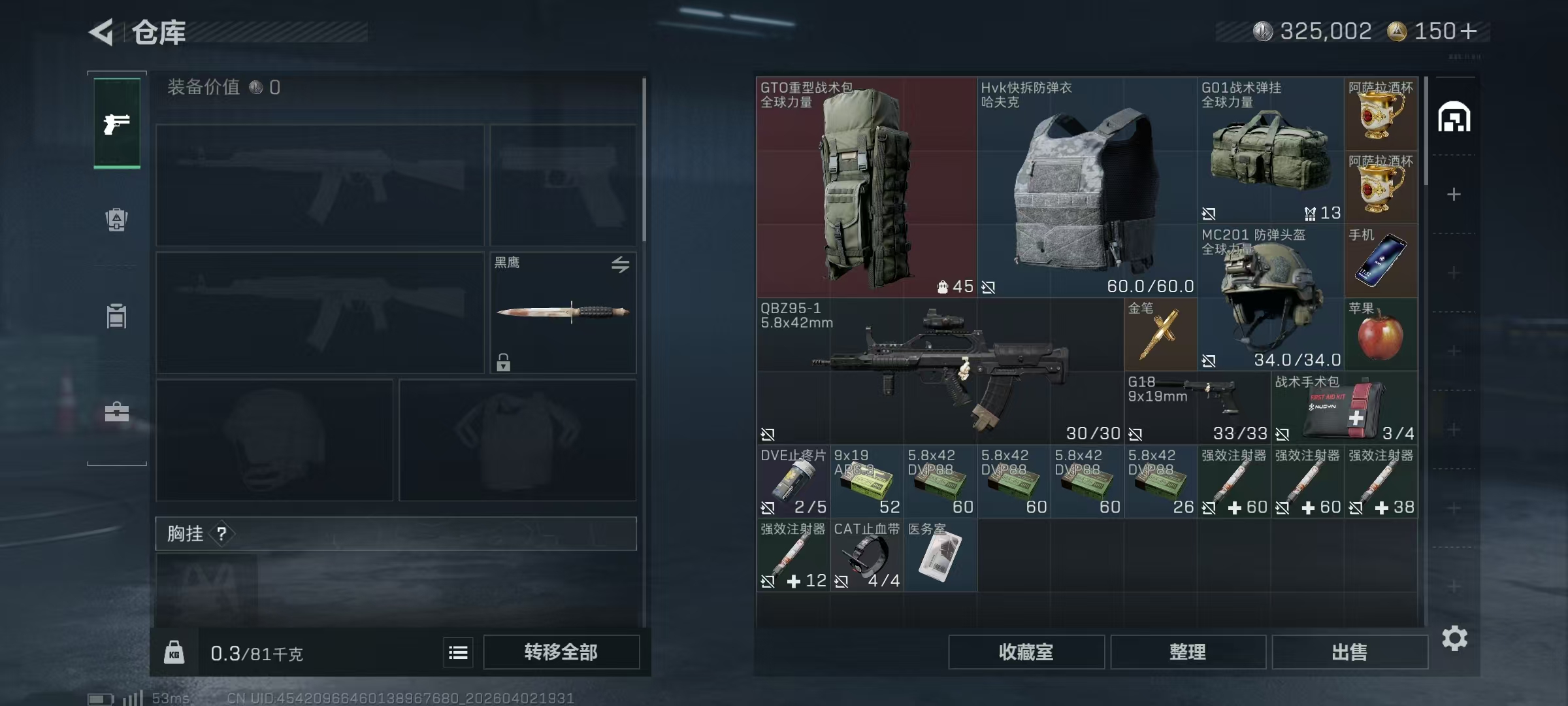Open the 出售 sell menu
Viewport: 1568px width, 706px height.
coord(1349,652)
